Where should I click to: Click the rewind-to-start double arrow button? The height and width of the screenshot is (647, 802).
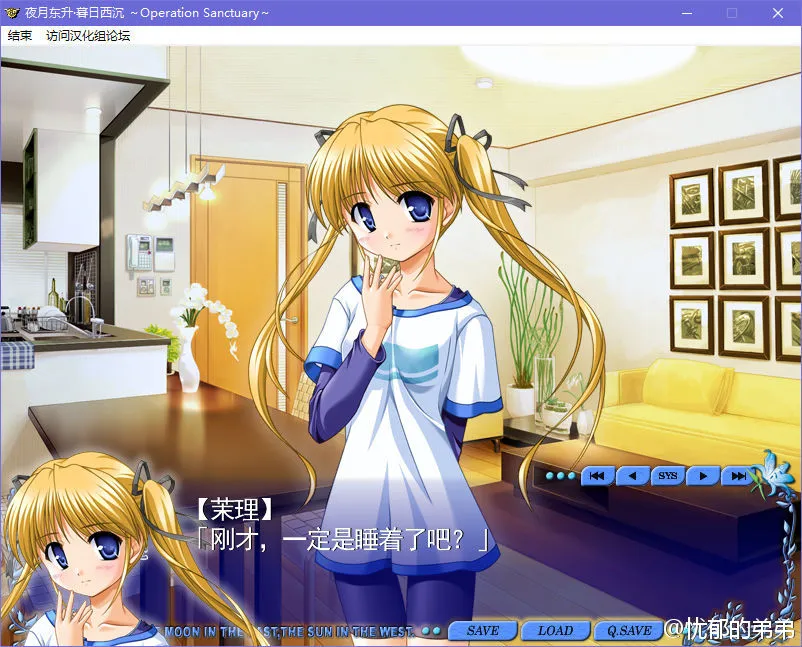pyautogui.click(x=597, y=476)
